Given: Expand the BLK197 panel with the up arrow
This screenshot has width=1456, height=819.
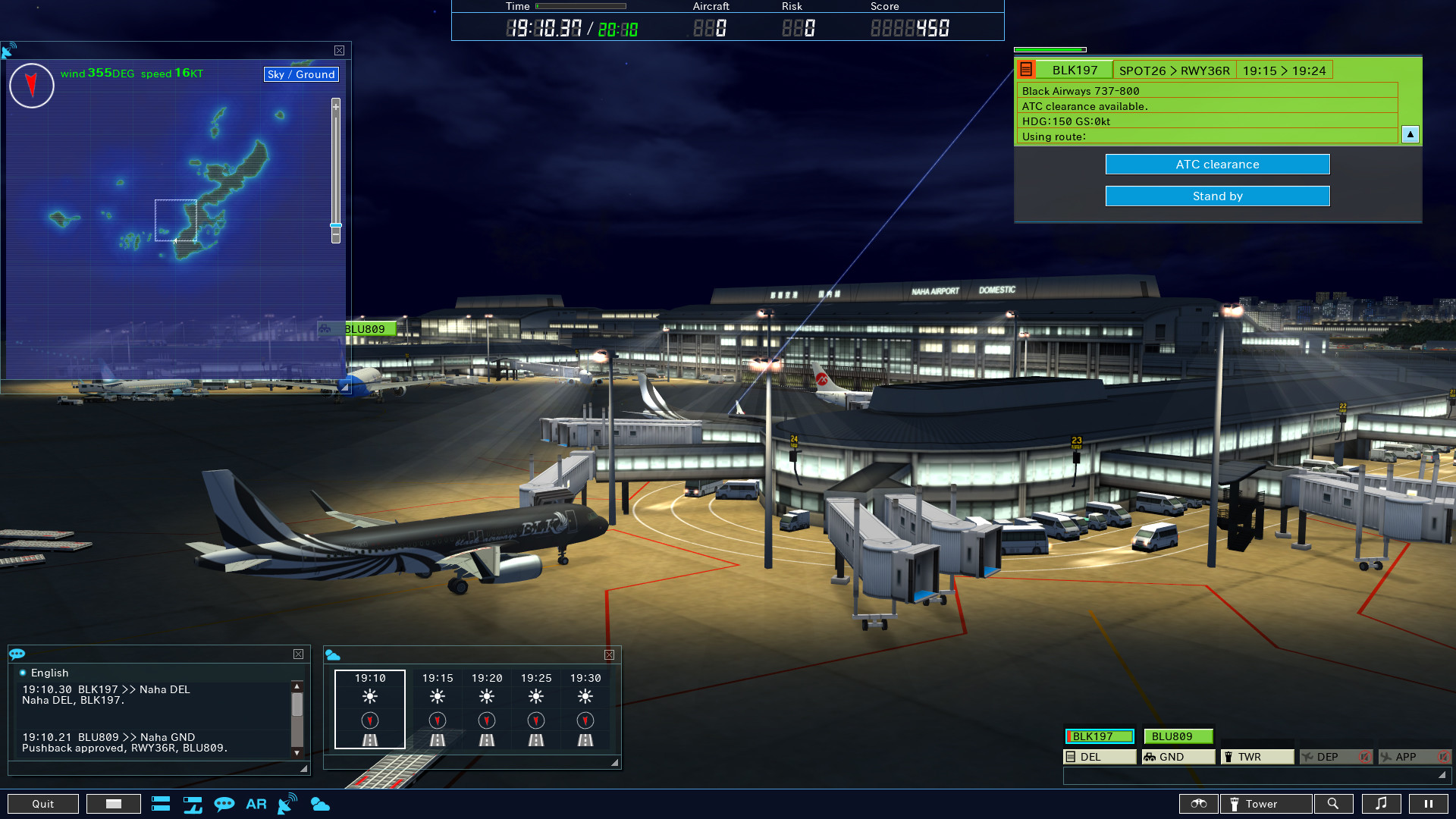Looking at the screenshot, I should pos(1410,134).
